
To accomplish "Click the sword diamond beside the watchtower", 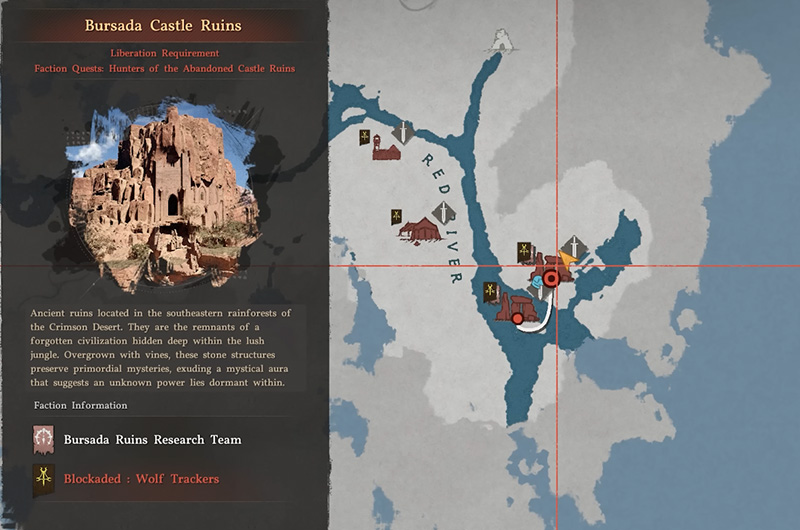I will click(403, 133).
